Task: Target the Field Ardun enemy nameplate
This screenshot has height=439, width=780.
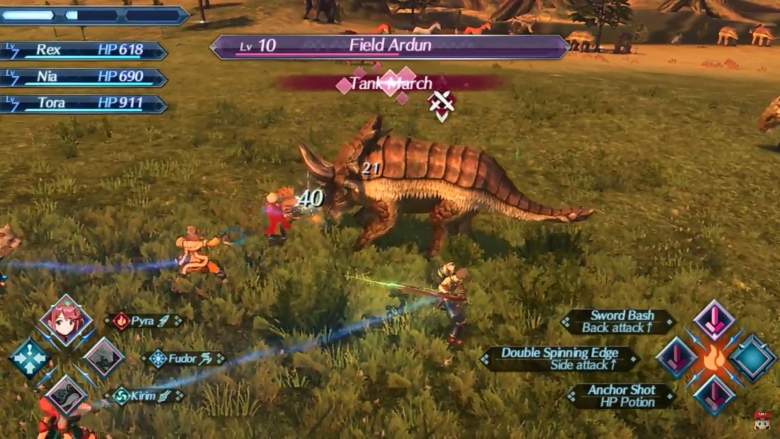Action: [x=389, y=46]
